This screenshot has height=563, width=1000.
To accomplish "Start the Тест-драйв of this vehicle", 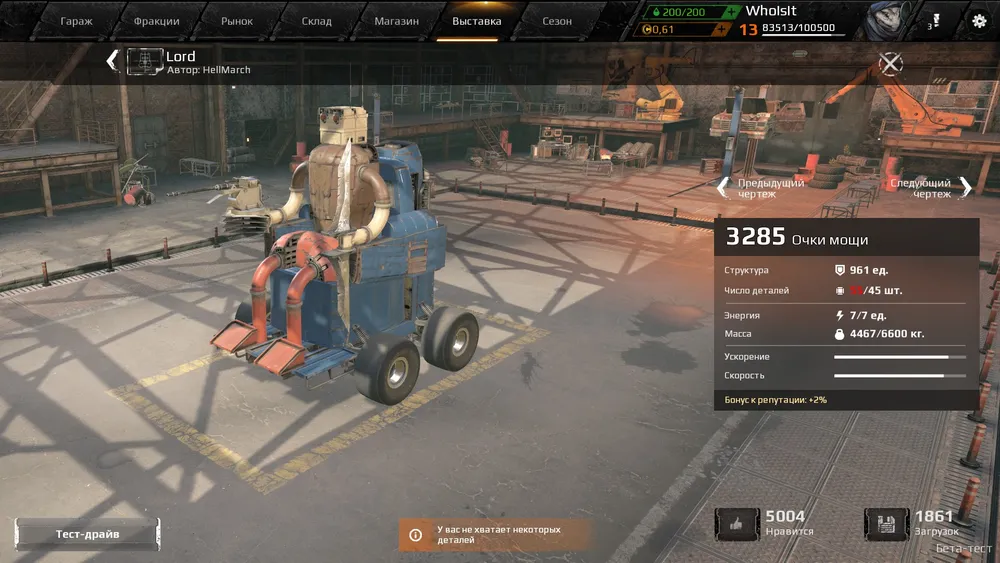I will (87, 534).
